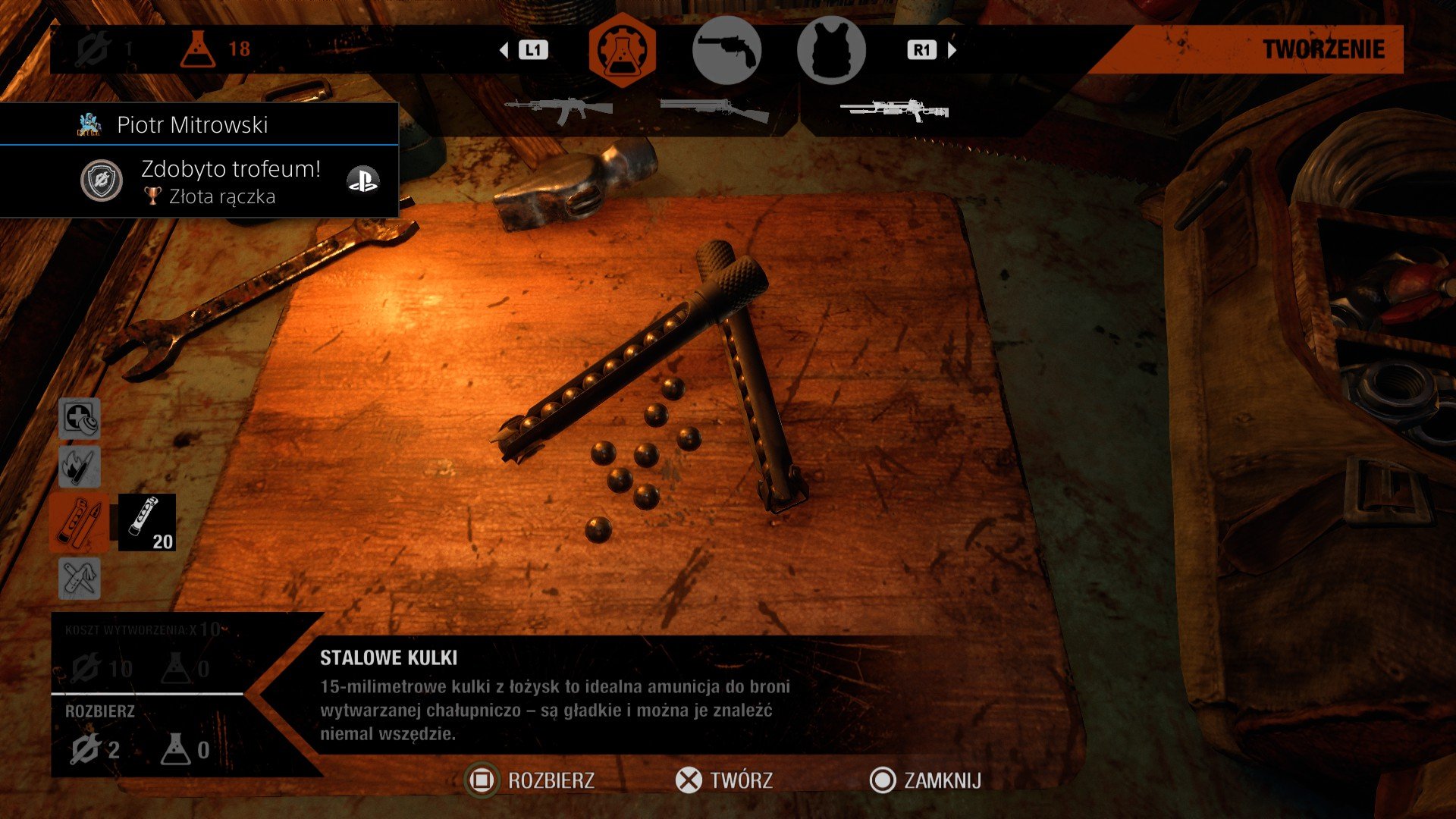
Task: Click TWÓRZ to craft steel balls
Action: 724,780
